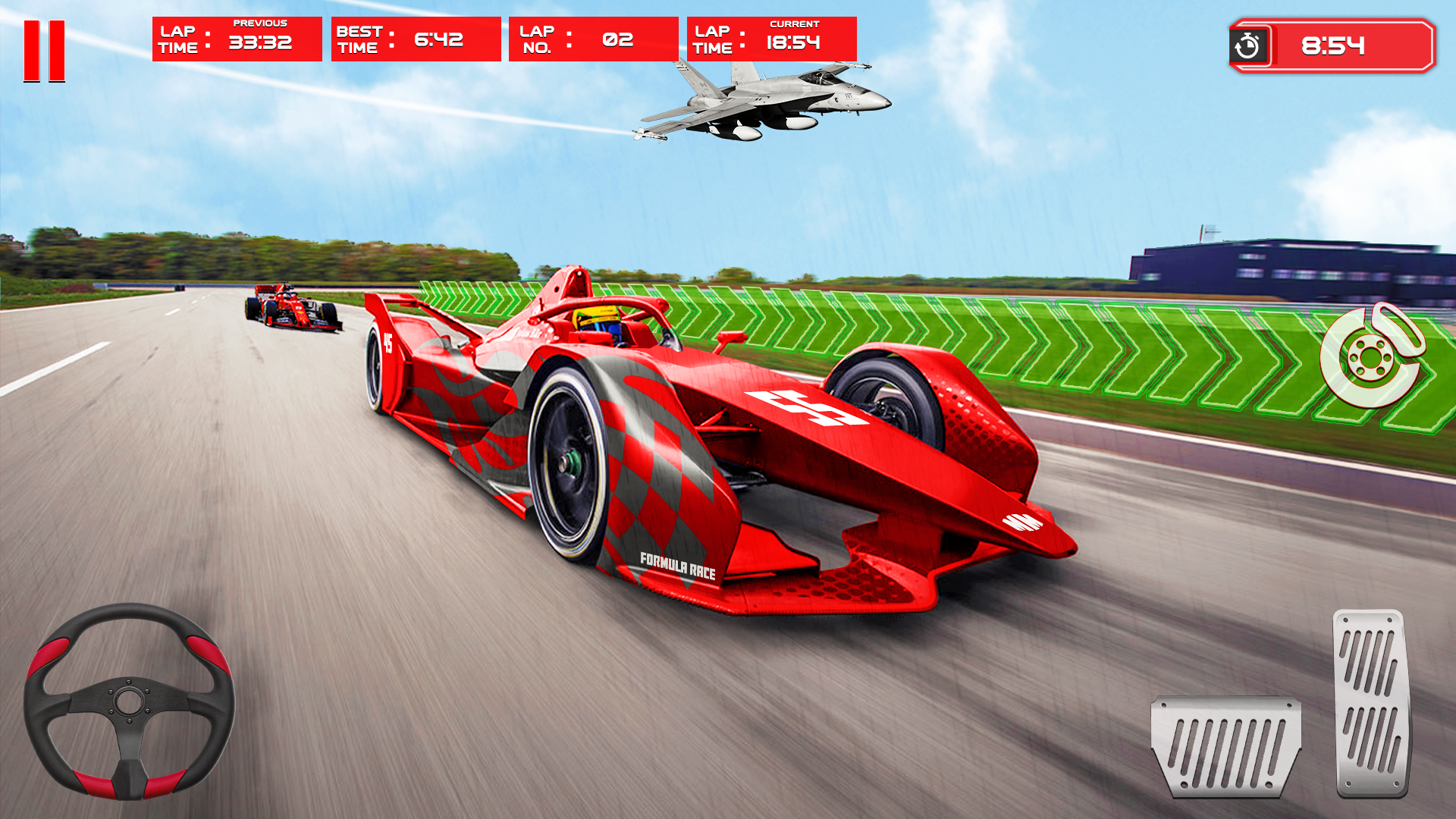Viewport: 1456px width, 819px height.
Task: Select the BEST TIME 6:42 panel
Action: [x=416, y=38]
